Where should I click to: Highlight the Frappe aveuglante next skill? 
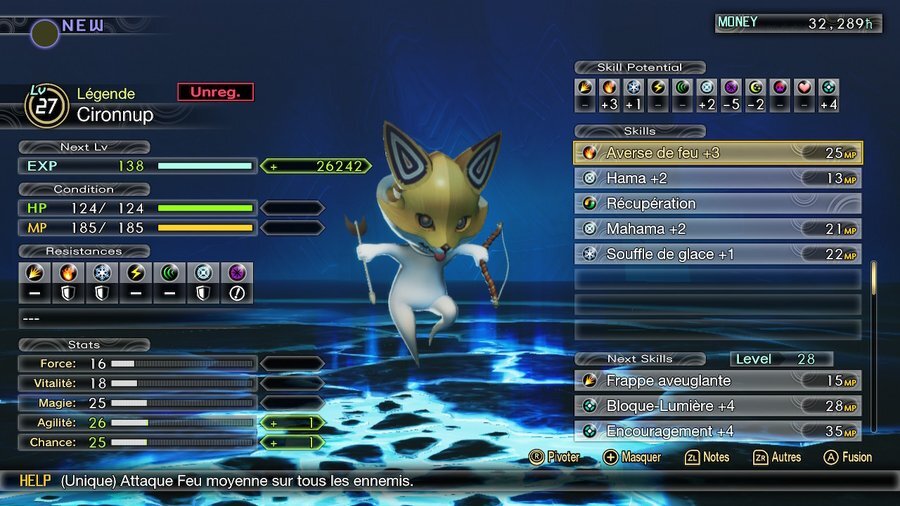[717, 381]
